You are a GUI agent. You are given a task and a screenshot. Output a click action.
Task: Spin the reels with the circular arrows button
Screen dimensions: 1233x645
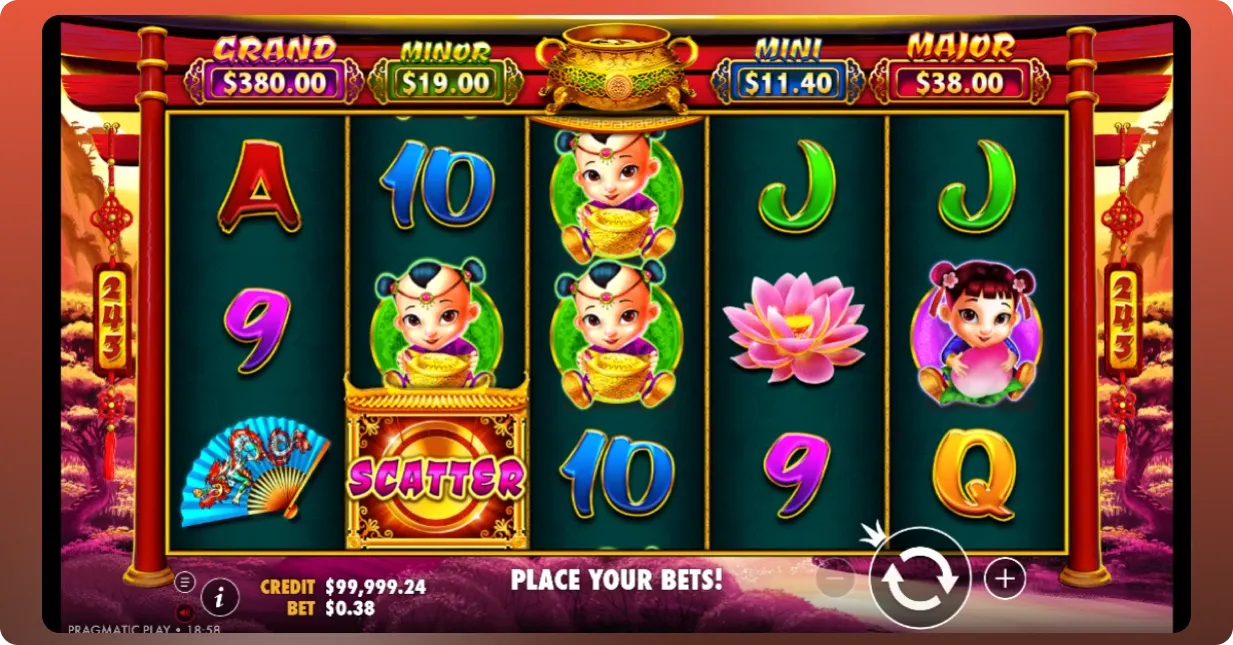(919, 578)
